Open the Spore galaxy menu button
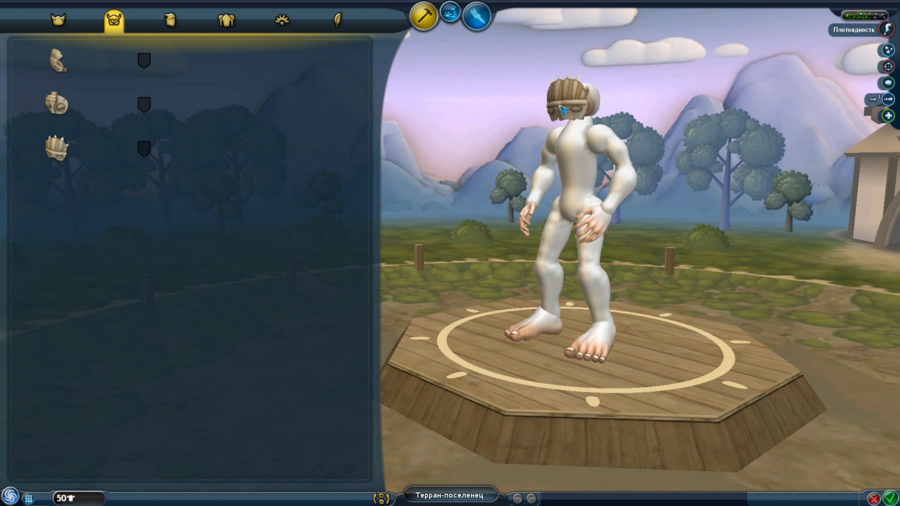Screen dimensions: 900x506 10,496
